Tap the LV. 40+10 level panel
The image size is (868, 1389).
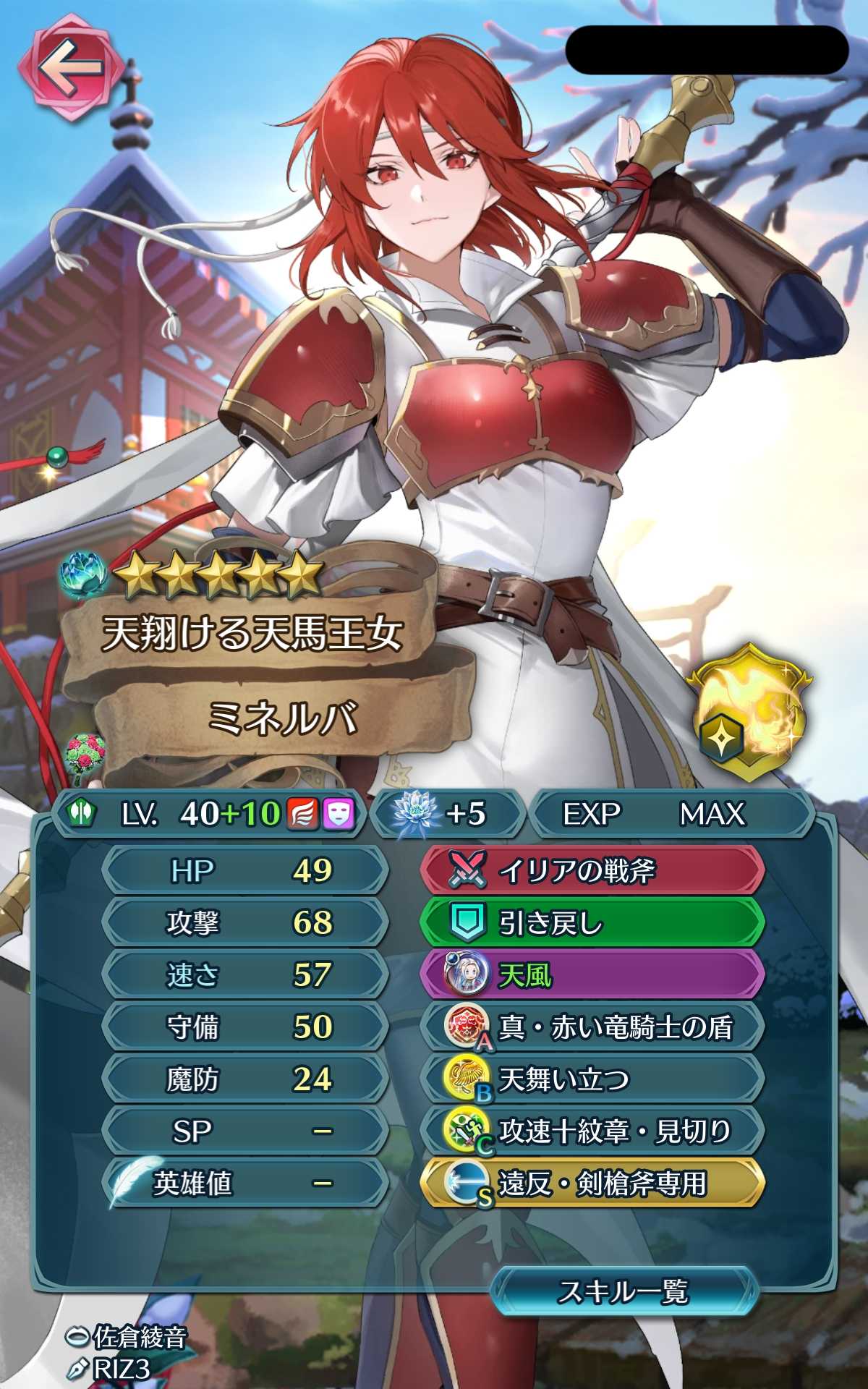[210, 814]
